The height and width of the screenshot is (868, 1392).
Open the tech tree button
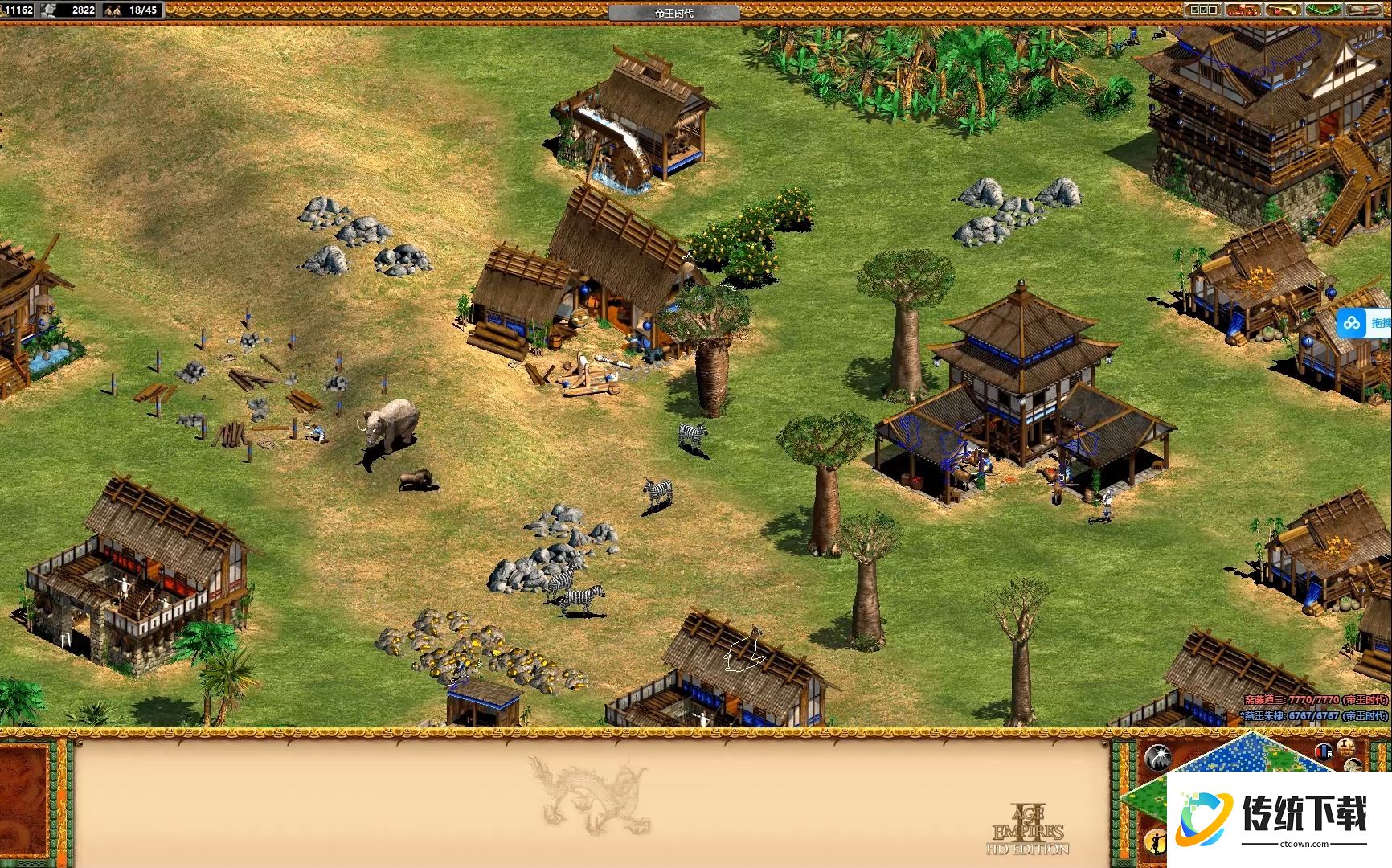(x=1242, y=10)
